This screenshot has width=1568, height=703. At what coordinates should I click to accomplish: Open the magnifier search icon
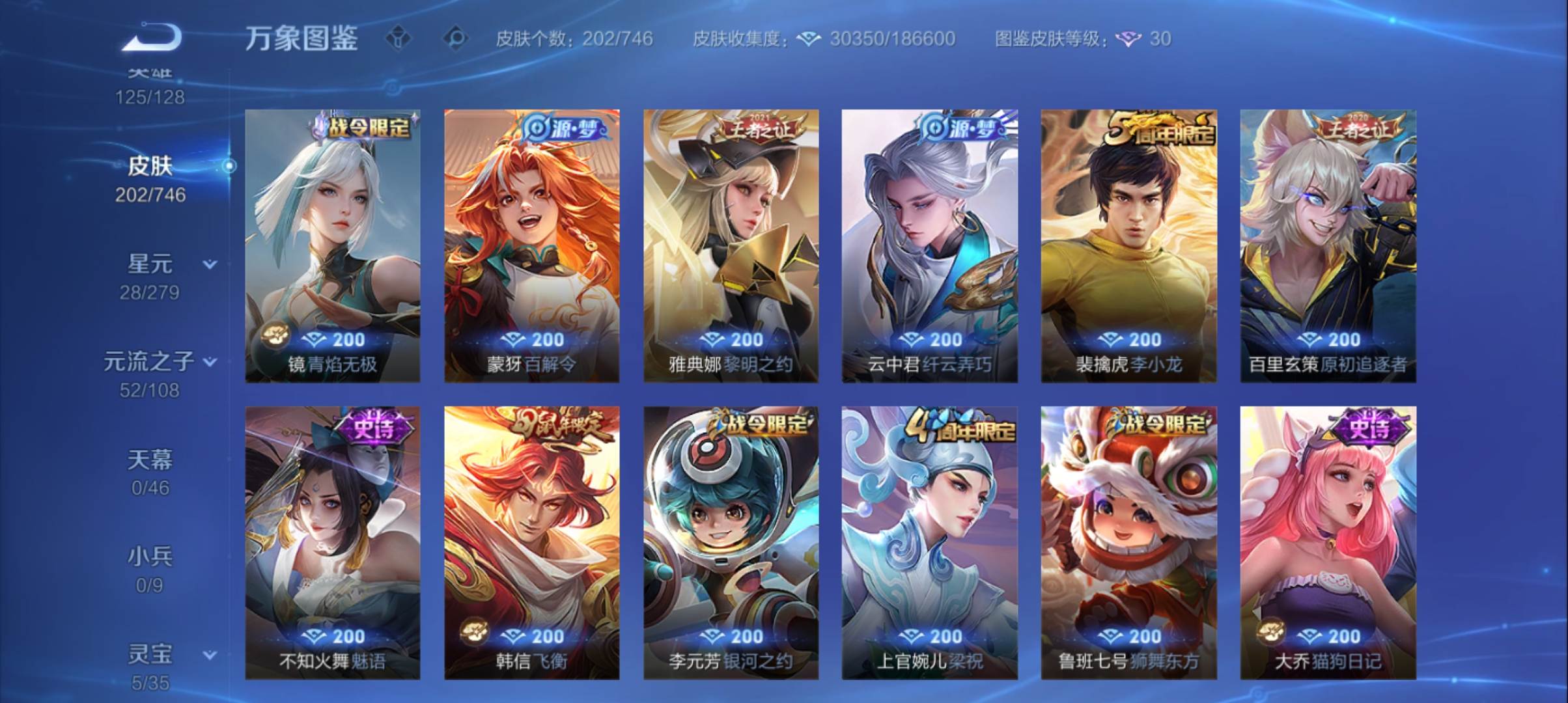click(x=456, y=38)
